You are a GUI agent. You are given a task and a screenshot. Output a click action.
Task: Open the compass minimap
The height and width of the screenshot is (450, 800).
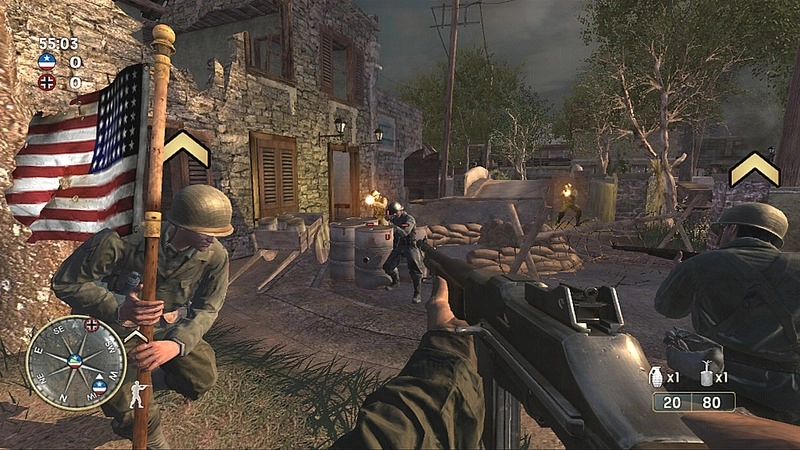click(x=75, y=363)
